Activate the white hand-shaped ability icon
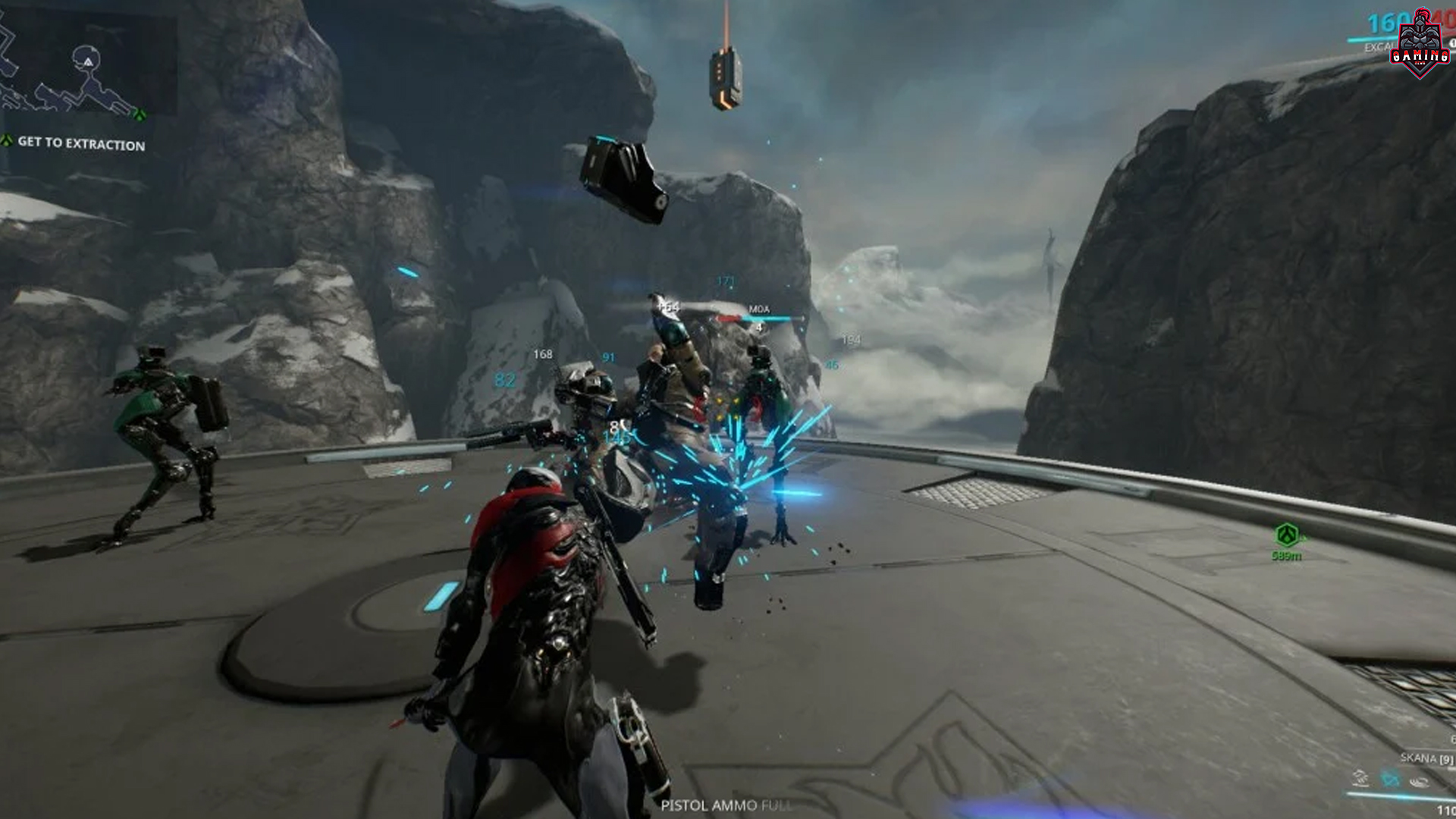Viewport: 1456px width, 819px height. 1360,779
